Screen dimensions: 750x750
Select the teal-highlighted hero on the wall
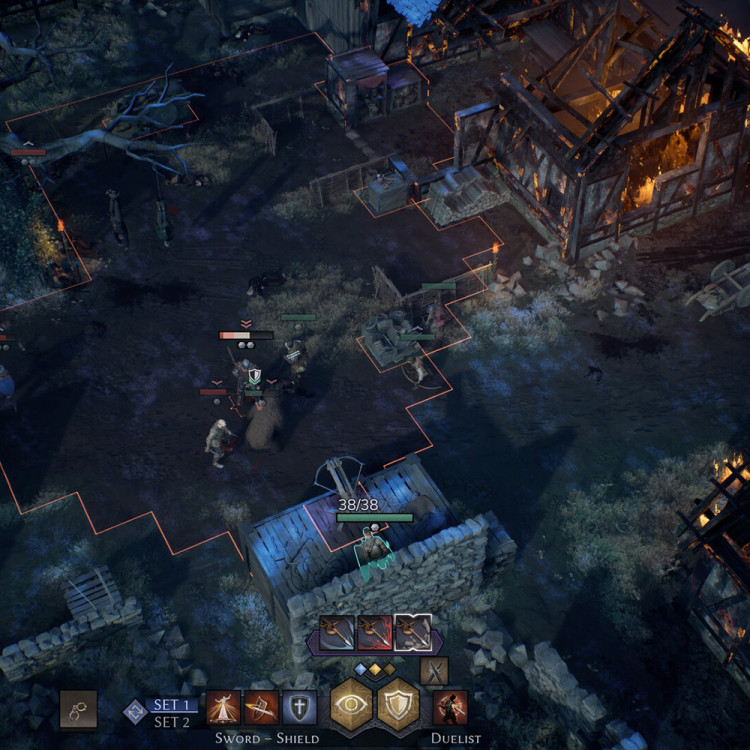374,548
